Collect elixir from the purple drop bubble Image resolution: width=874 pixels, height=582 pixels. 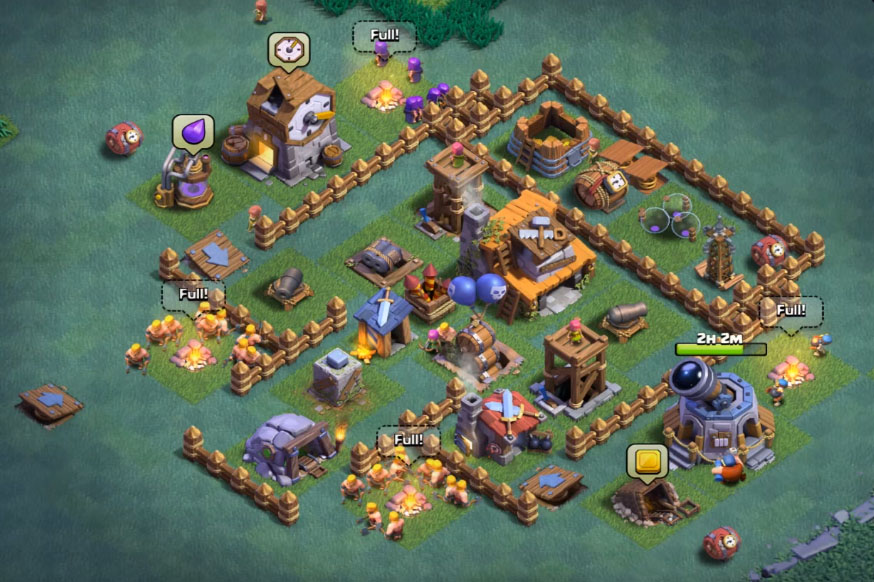tap(193, 132)
